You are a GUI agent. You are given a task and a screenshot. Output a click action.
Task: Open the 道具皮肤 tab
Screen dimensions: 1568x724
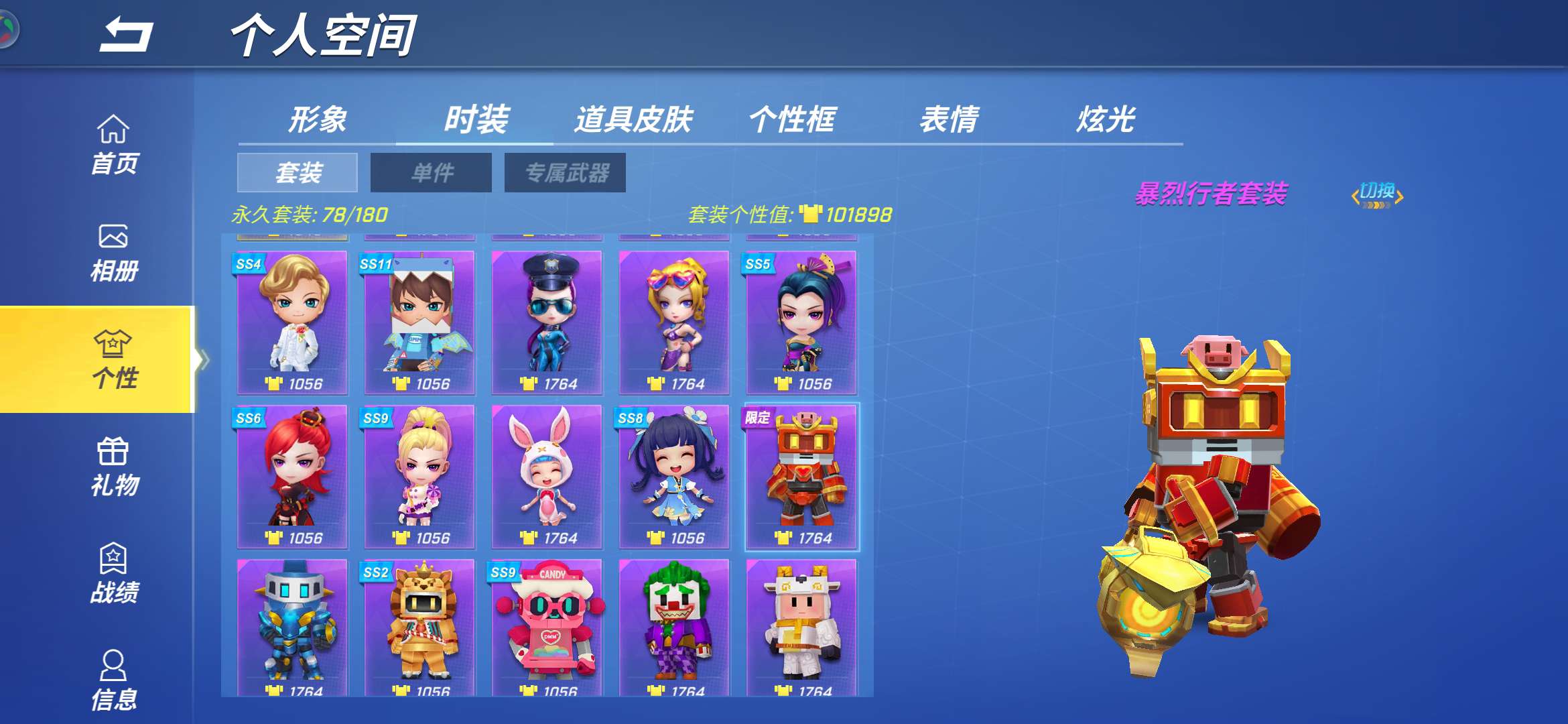click(x=633, y=119)
